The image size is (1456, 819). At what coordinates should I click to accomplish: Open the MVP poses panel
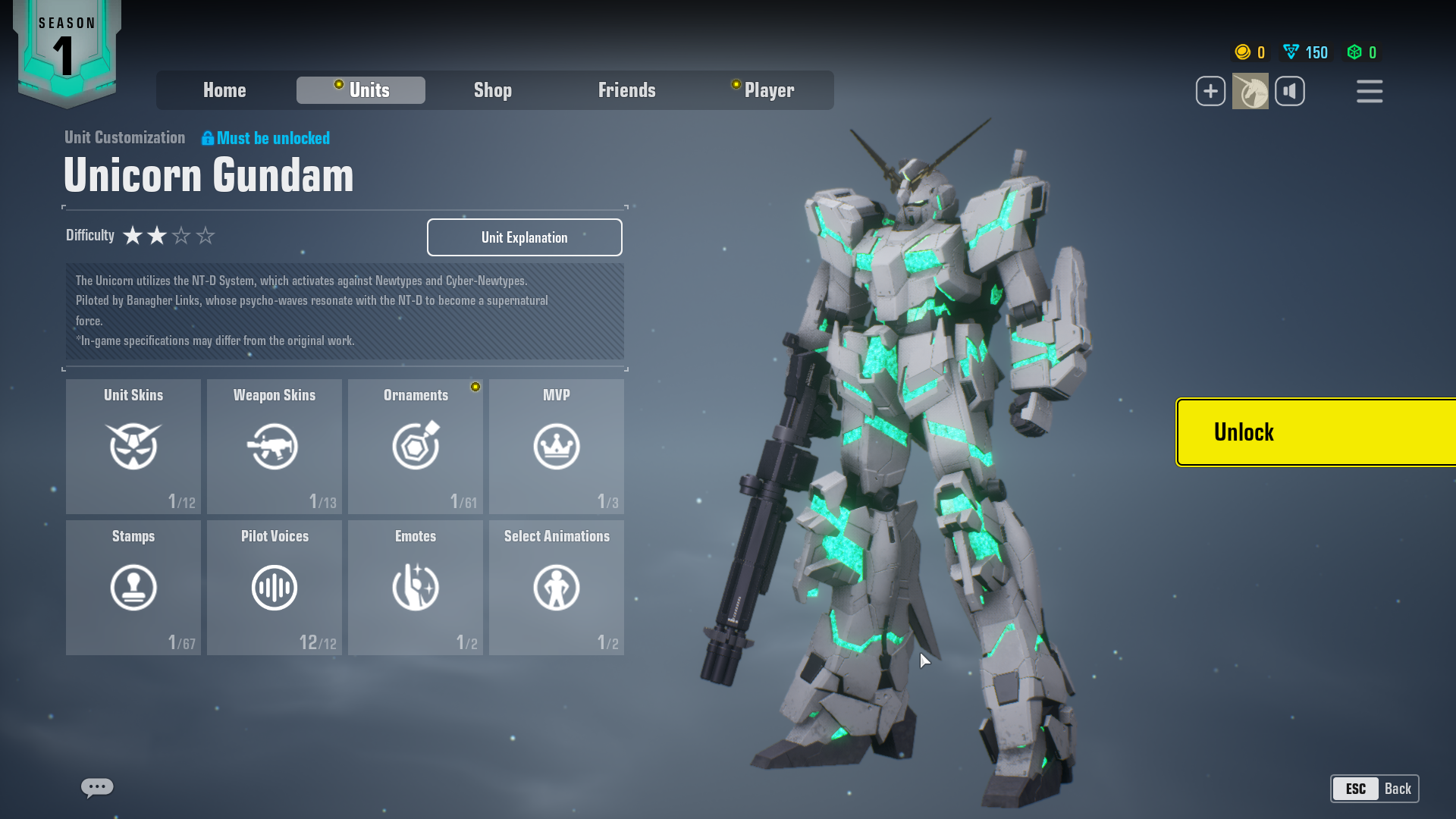556,446
